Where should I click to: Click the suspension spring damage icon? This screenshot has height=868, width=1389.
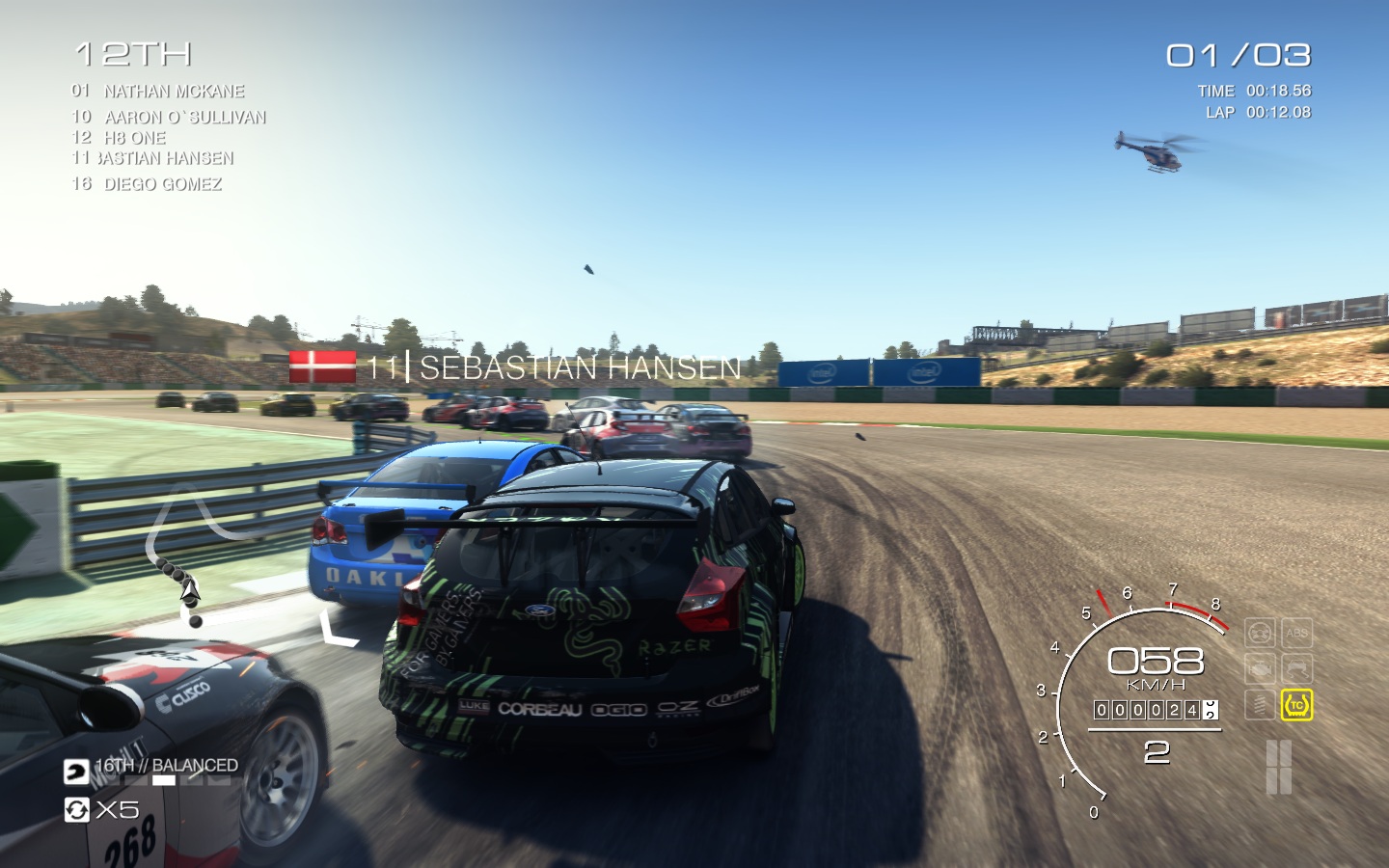tap(1260, 705)
